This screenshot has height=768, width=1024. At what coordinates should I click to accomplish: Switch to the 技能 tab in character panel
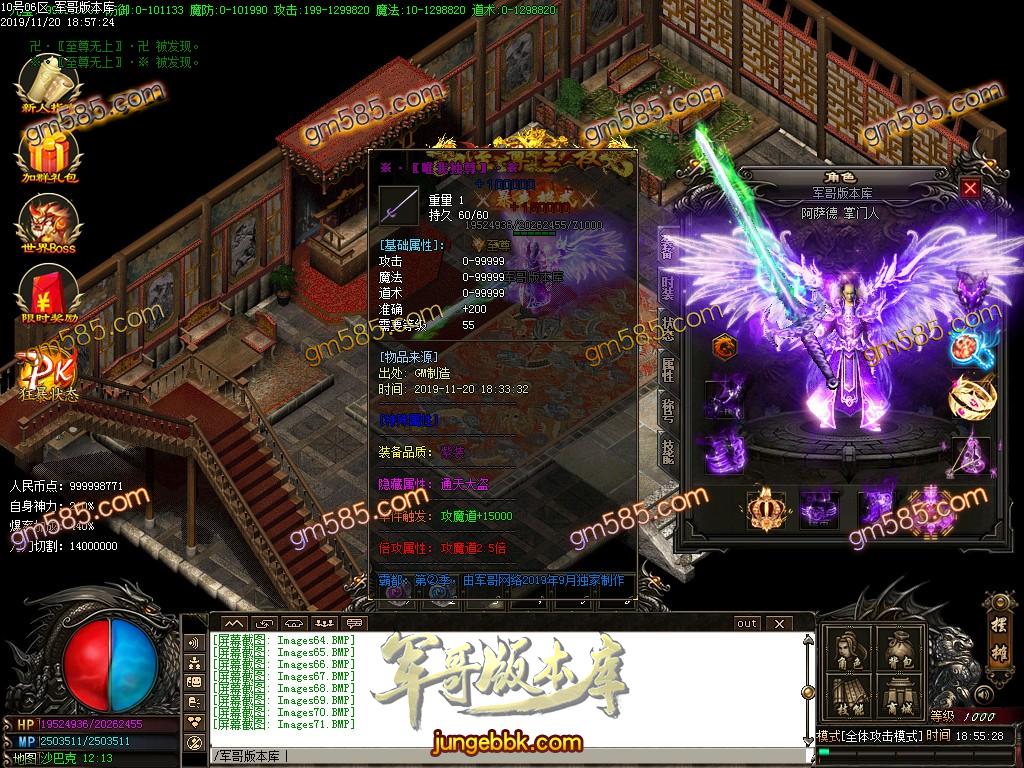pyautogui.click(x=667, y=449)
